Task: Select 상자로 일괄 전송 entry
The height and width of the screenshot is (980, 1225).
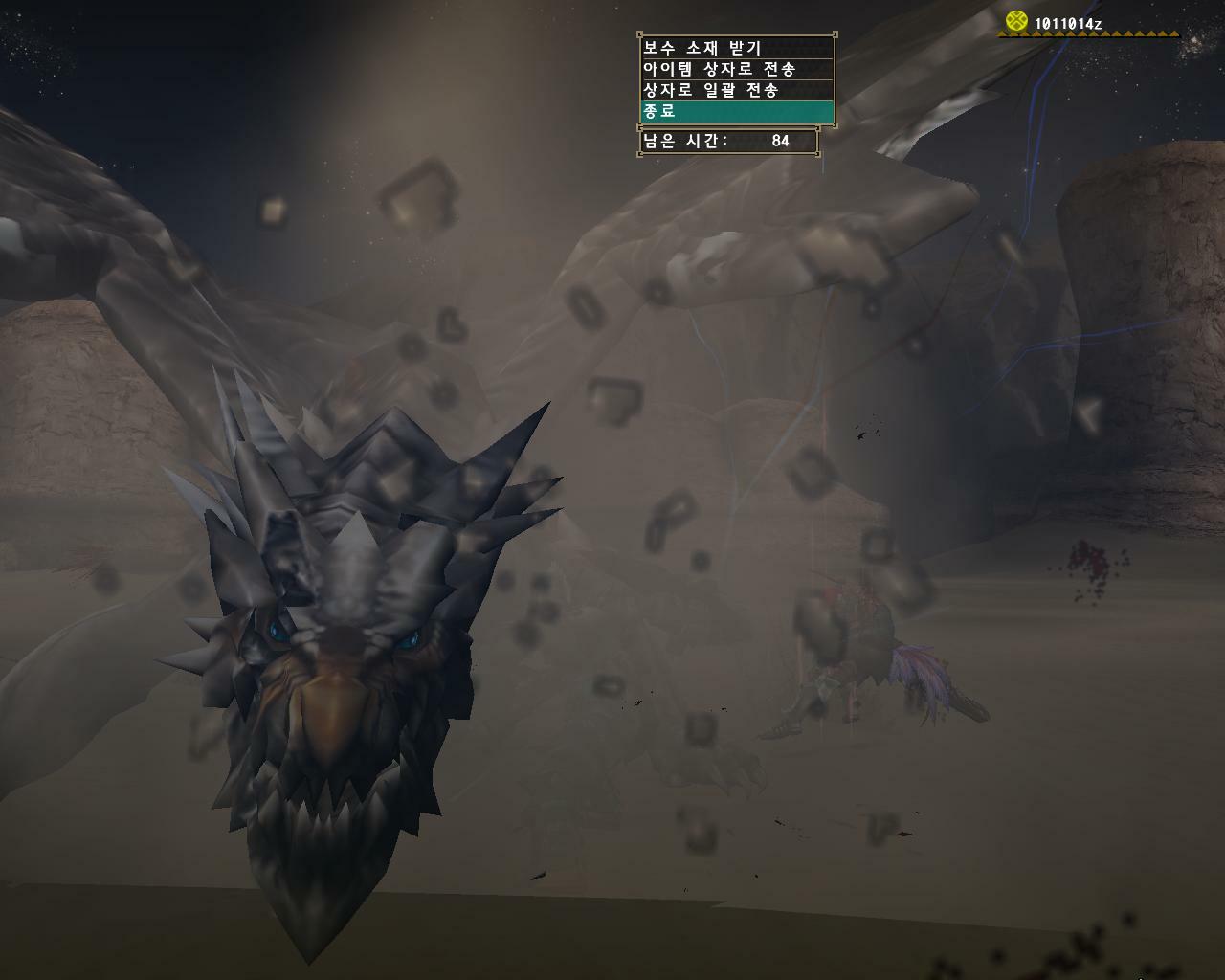Action: pos(736,90)
